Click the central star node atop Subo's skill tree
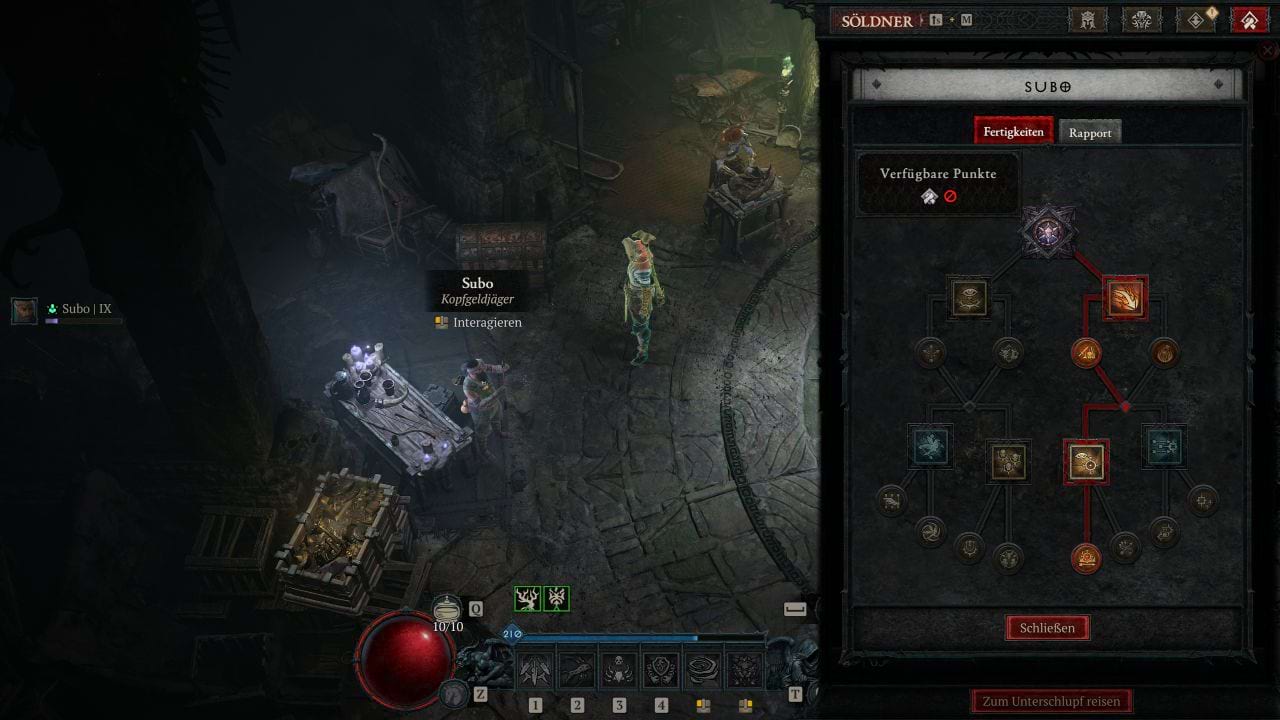 (1048, 233)
